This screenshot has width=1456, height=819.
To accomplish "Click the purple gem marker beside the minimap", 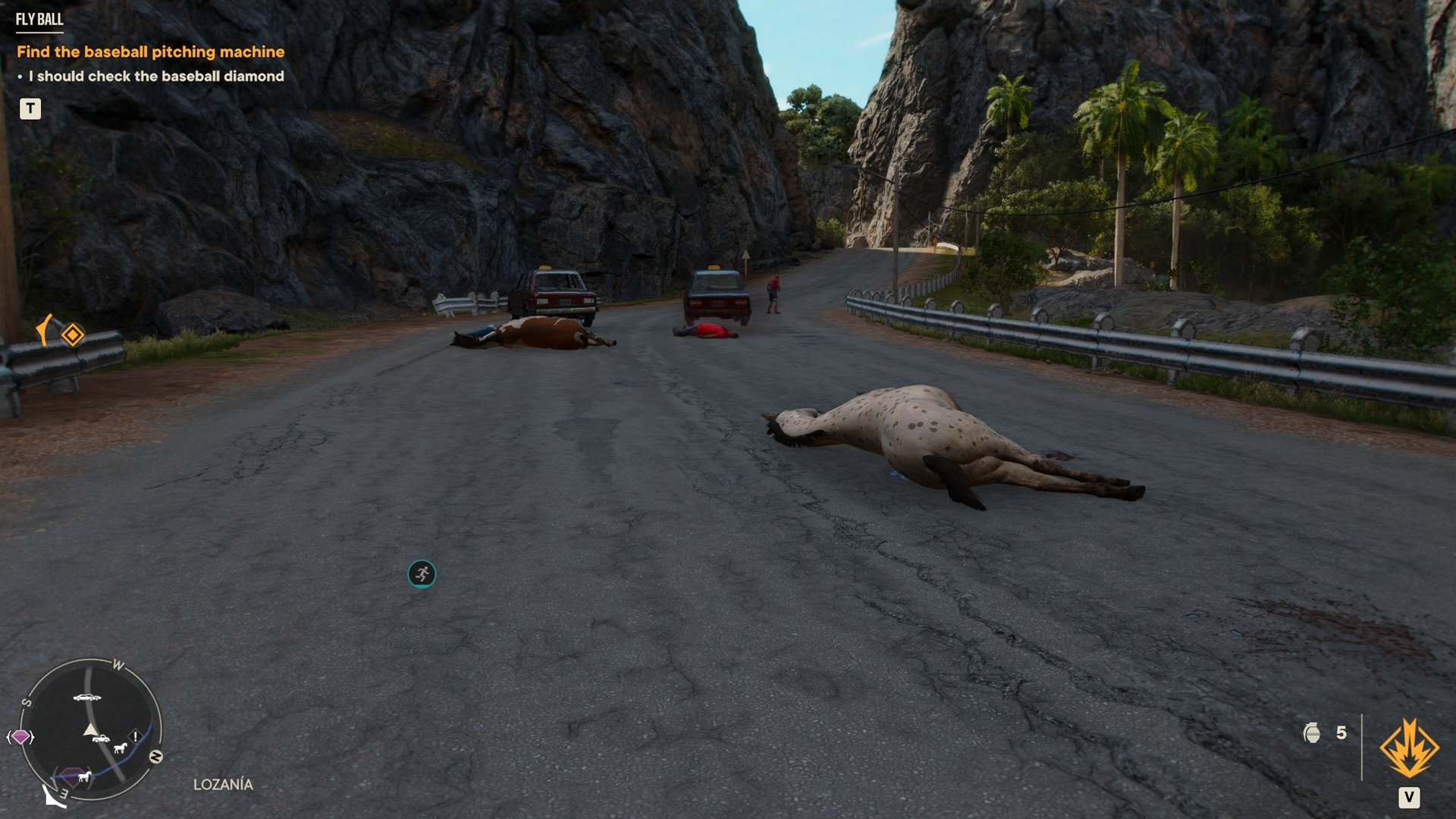I will coord(20,736).
